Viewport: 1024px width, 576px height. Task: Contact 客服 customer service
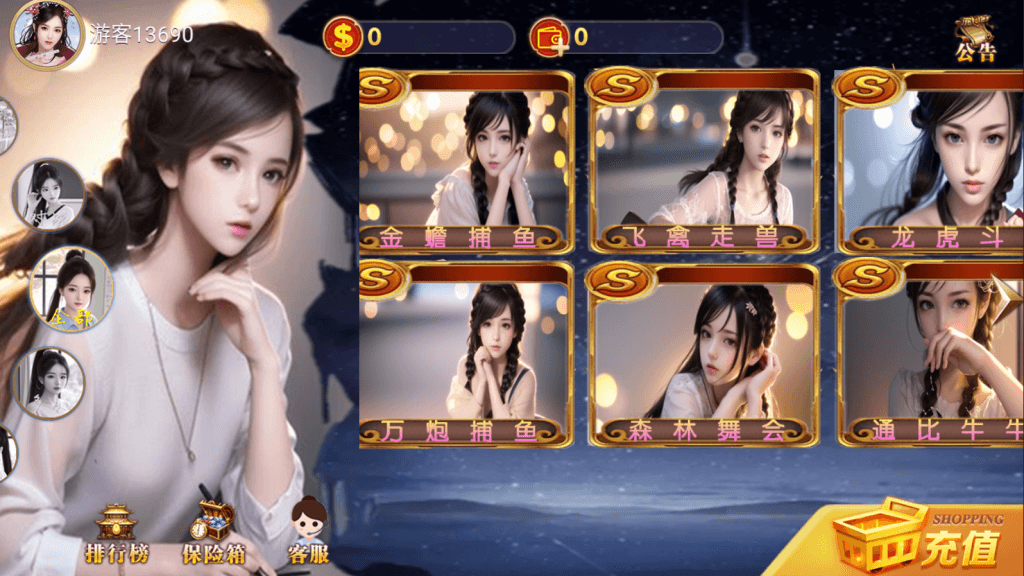[309, 533]
